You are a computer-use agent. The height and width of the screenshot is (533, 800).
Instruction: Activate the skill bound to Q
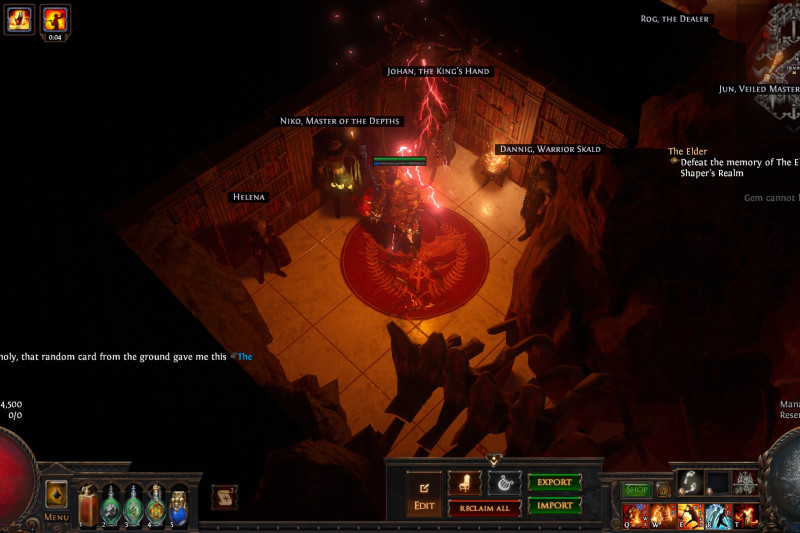(636, 516)
